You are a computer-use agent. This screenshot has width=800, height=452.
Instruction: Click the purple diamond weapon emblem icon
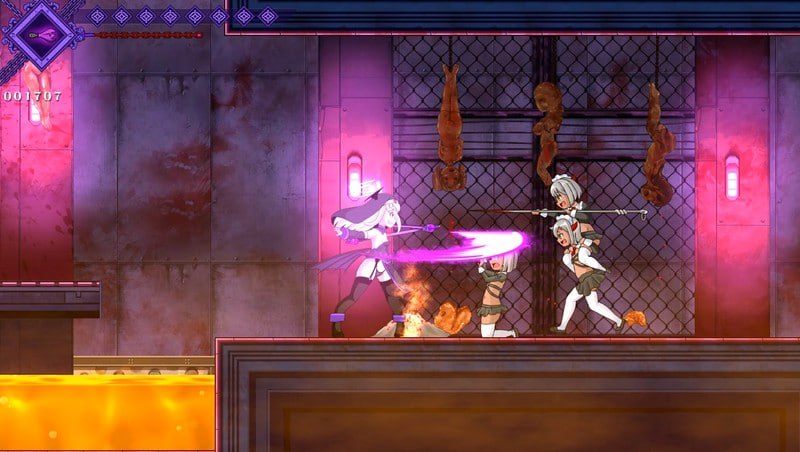pyautogui.click(x=41, y=33)
